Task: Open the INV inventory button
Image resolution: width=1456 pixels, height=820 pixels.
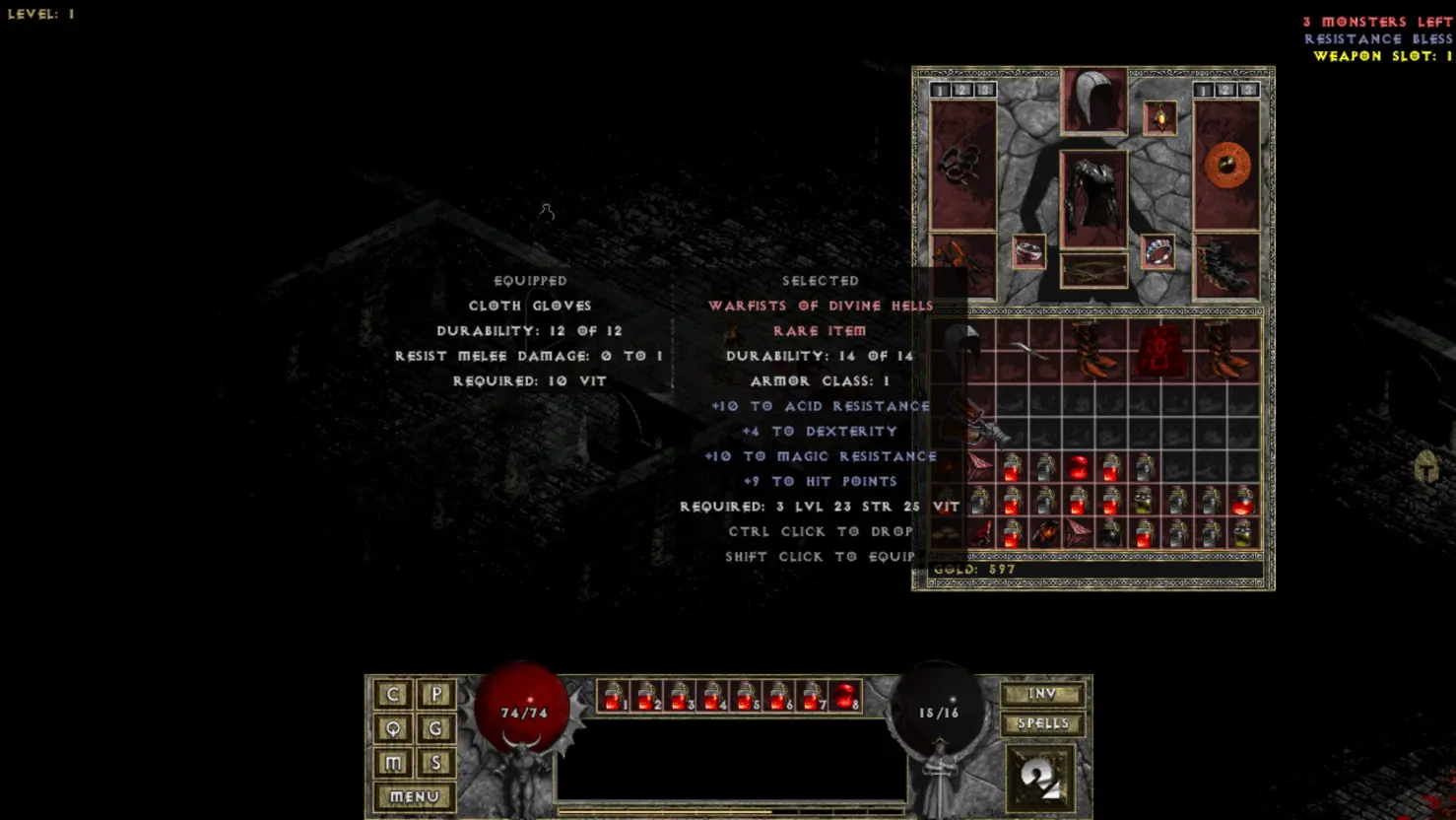Action: tap(1042, 694)
